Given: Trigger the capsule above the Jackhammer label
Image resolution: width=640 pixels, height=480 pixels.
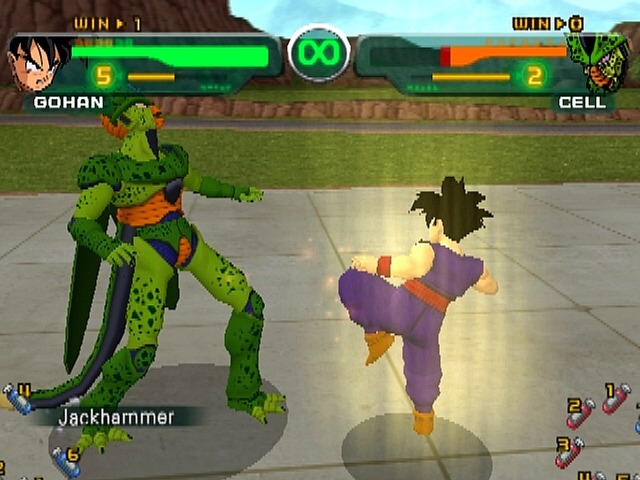Looking at the screenshot, I should point(19,397).
